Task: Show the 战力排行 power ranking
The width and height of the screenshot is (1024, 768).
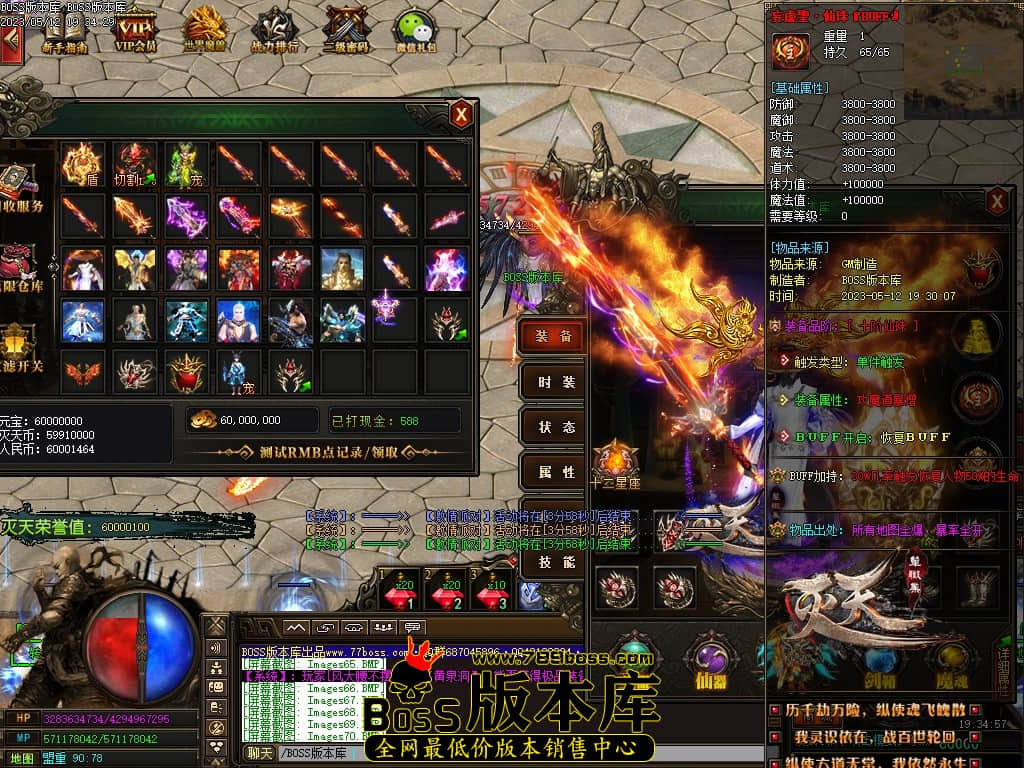Action: click(x=274, y=30)
